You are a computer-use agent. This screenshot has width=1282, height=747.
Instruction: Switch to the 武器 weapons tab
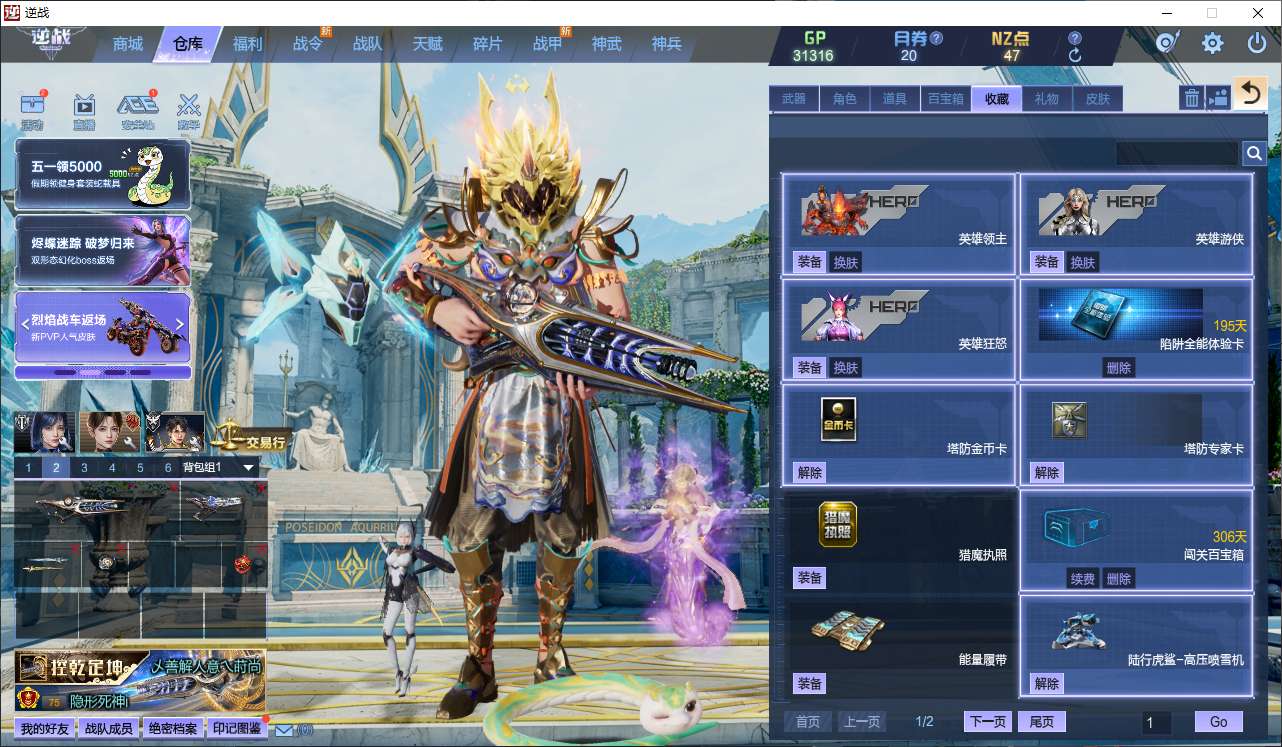click(794, 98)
